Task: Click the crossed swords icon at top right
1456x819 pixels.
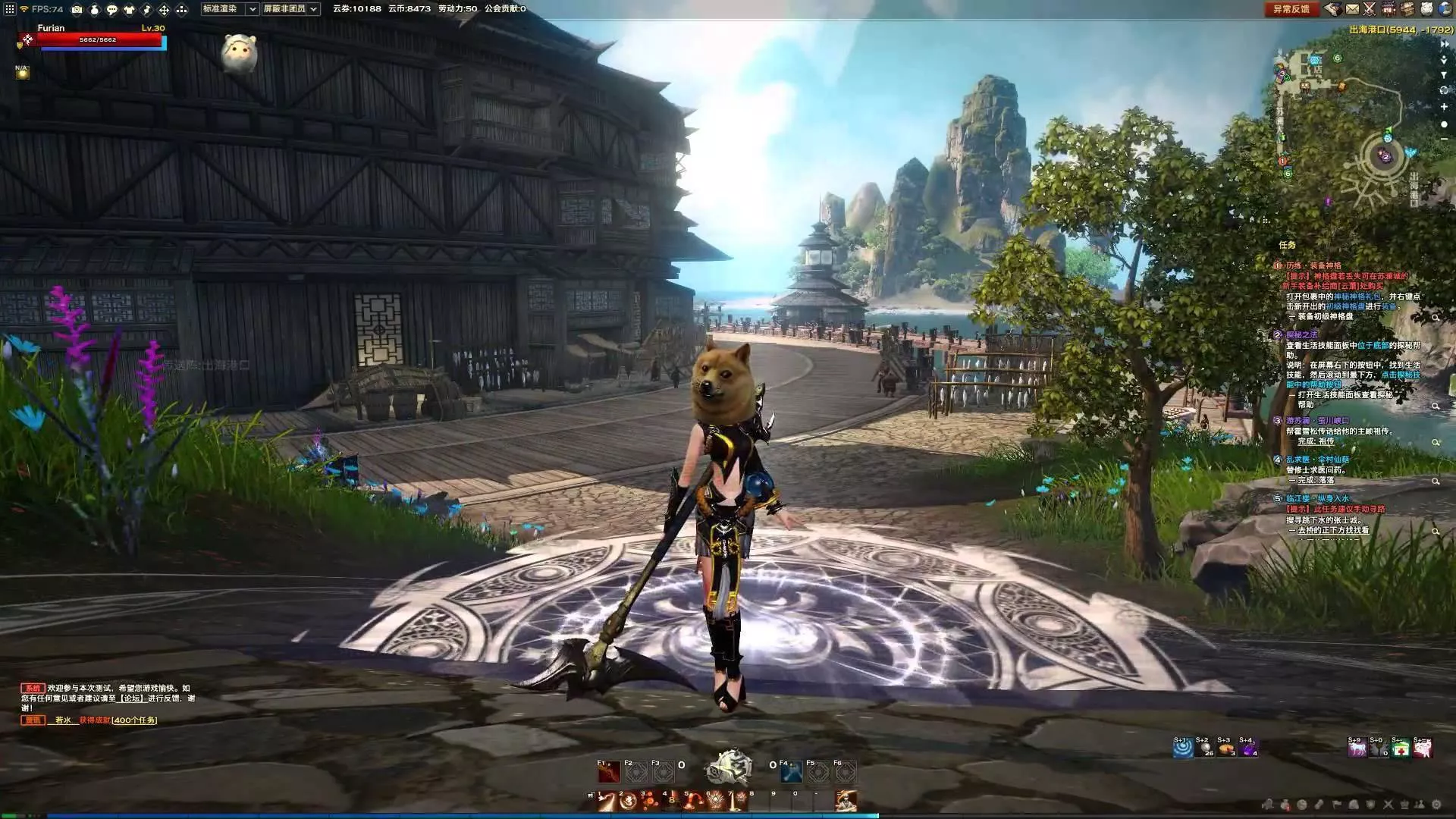Action: pos(1369,10)
